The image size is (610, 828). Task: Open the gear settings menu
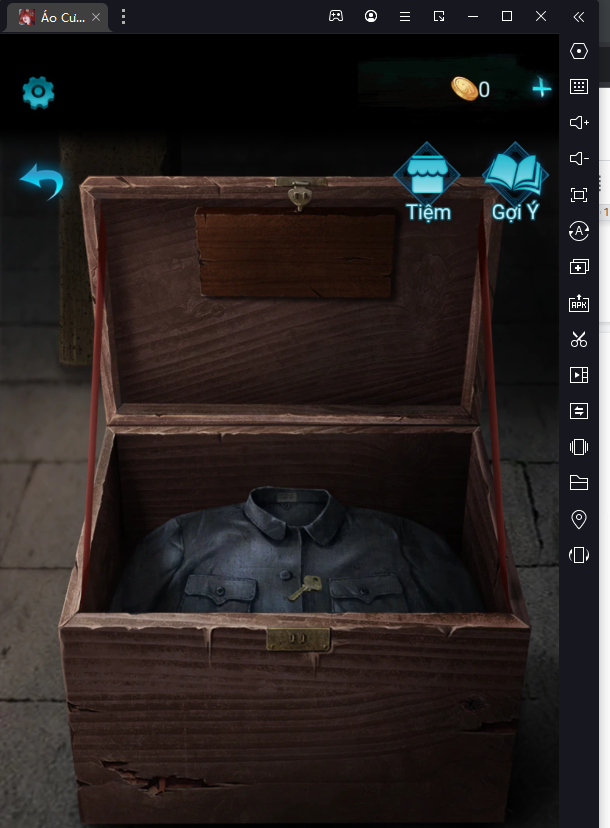point(38,92)
